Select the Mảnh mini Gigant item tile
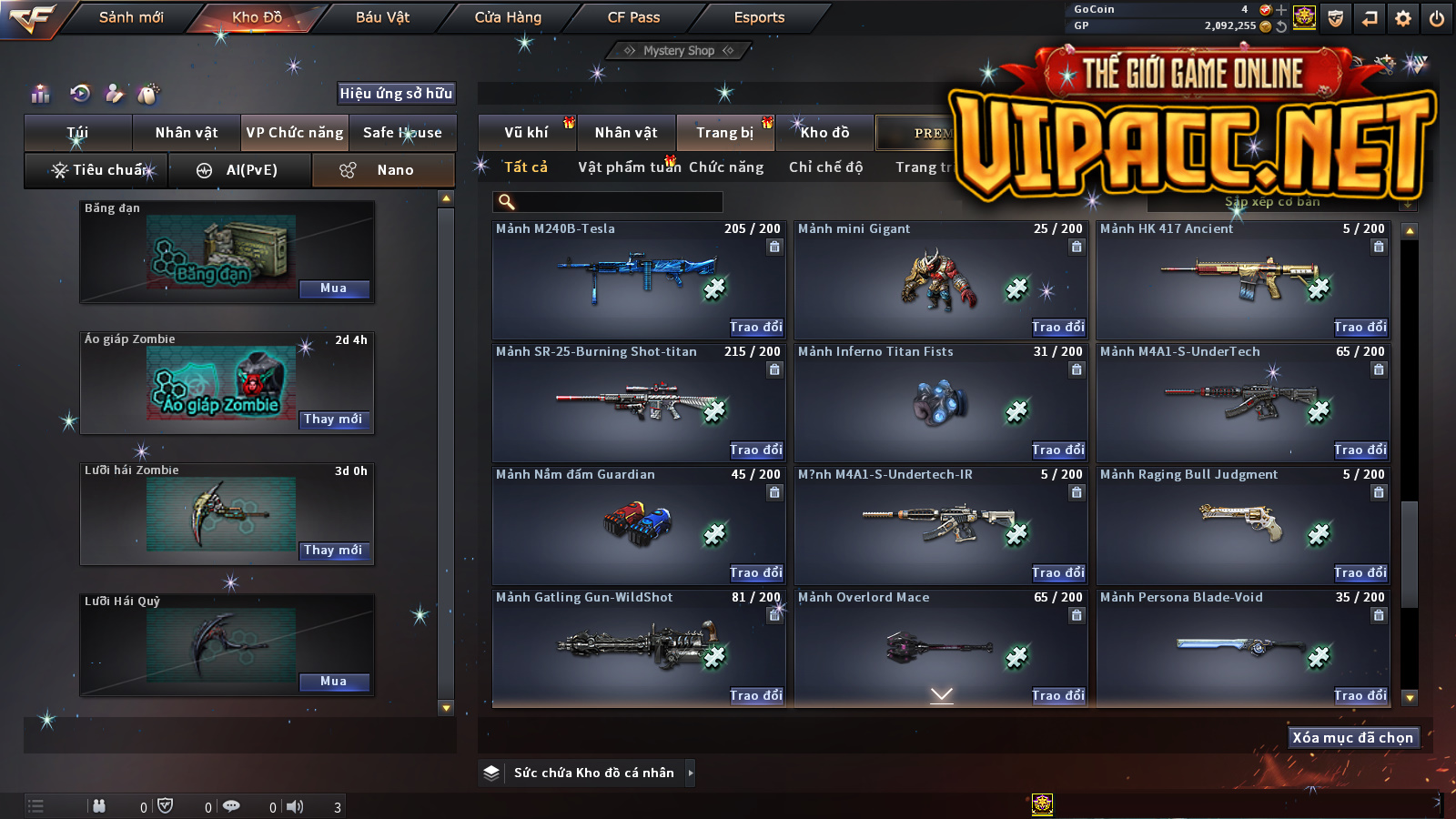 click(x=940, y=280)
